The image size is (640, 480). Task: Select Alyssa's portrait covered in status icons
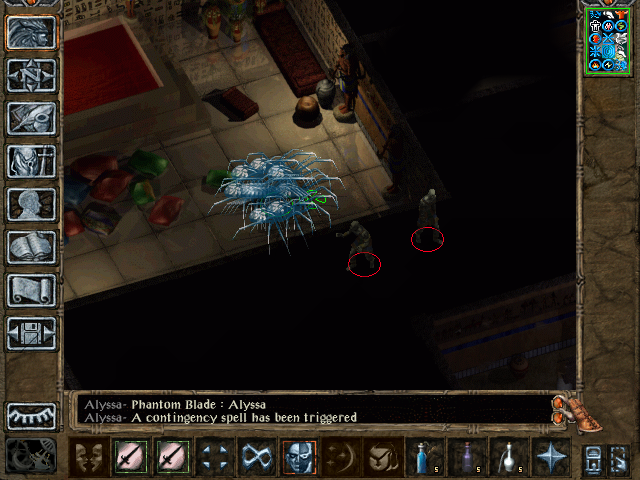[608, 40]
